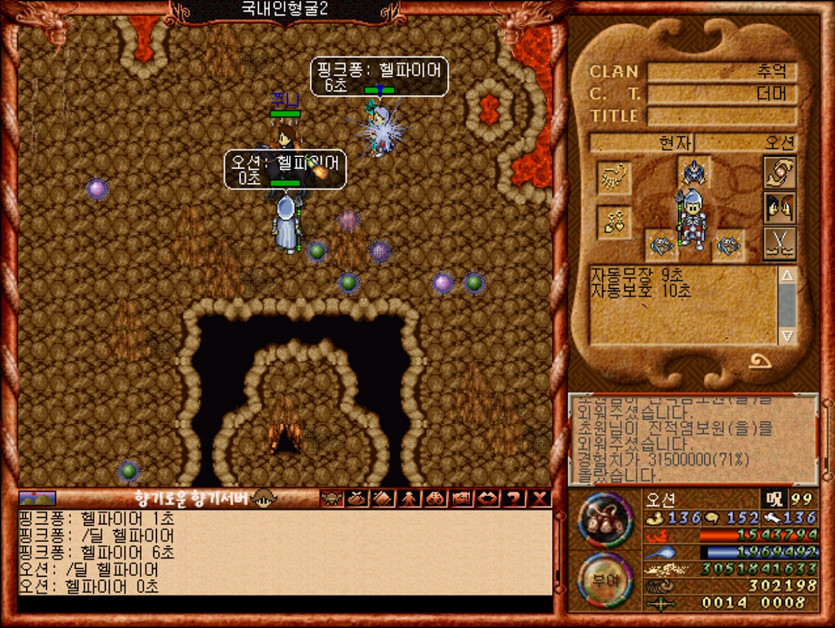Open help with the question mark icon

514,498
